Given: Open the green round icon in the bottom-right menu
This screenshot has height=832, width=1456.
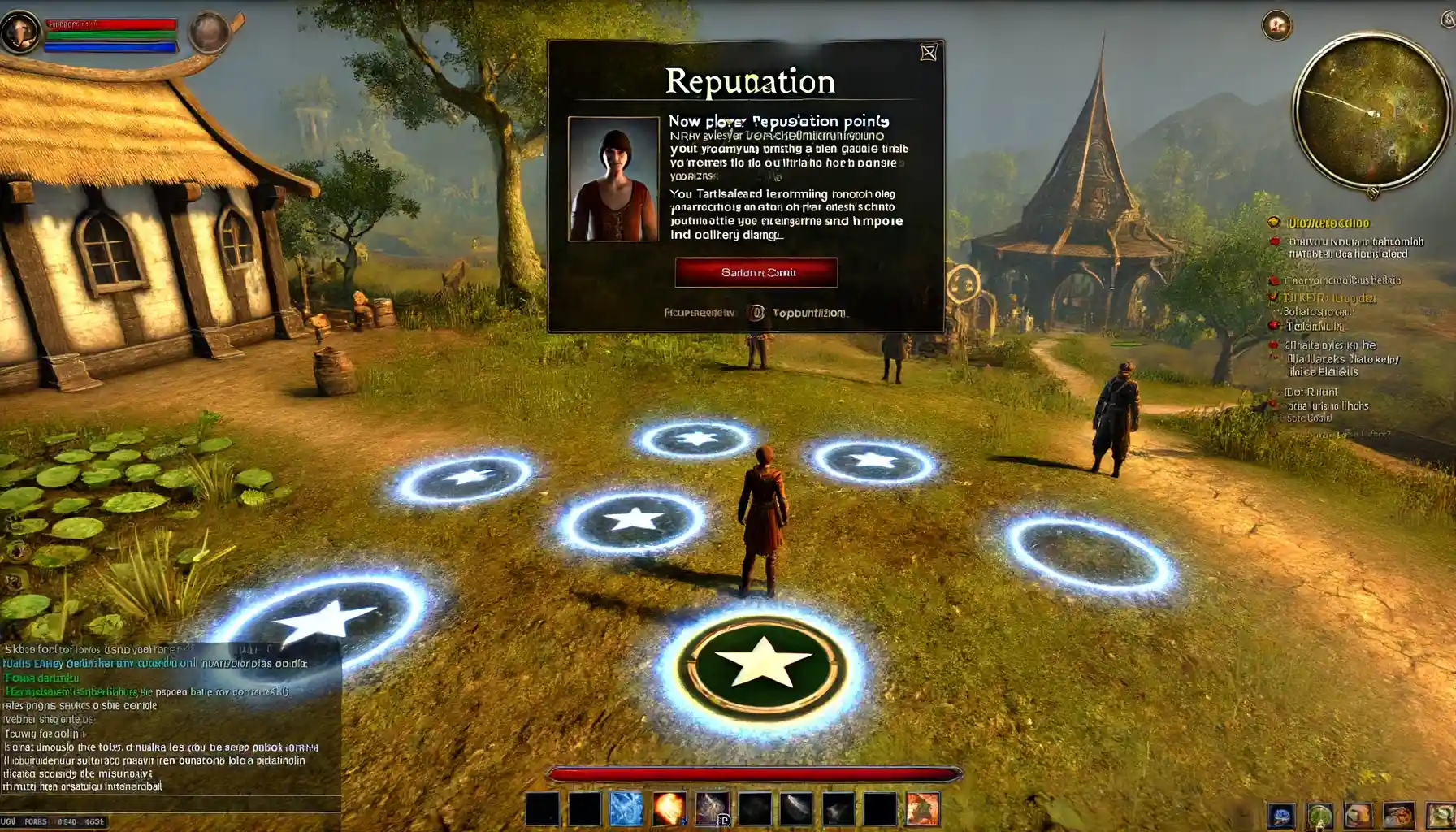Looking at the screenshot, I should click(1319, 816).
